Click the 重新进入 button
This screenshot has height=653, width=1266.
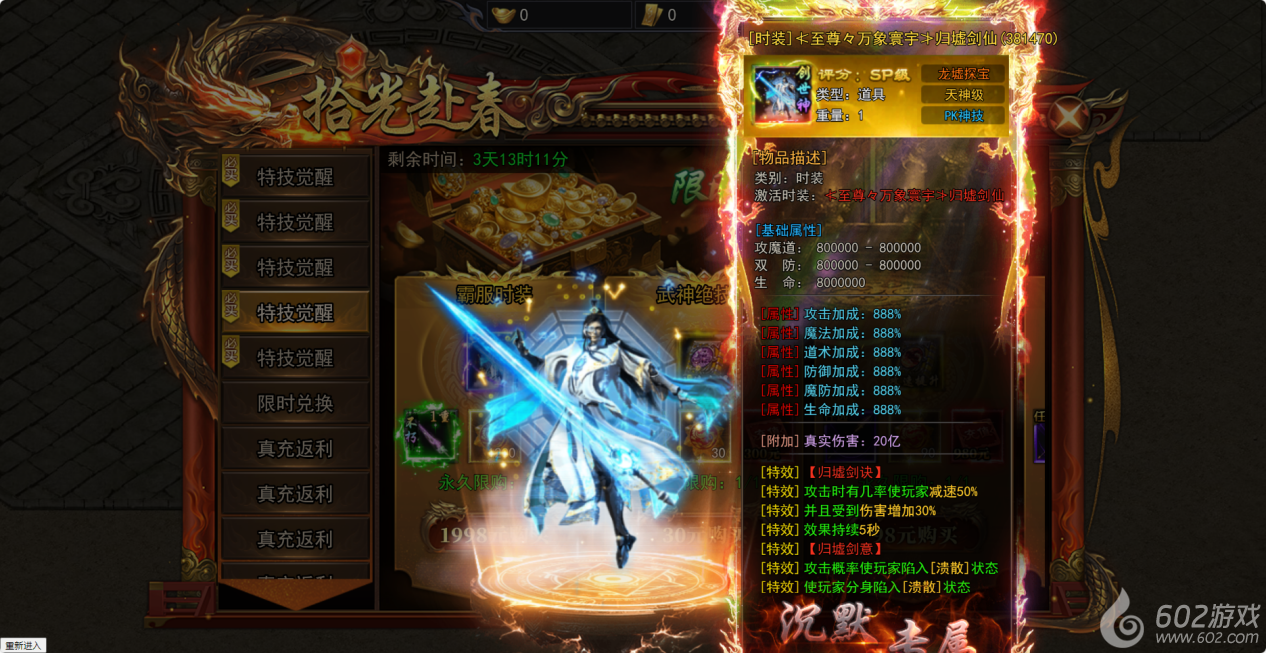point(23,645)
